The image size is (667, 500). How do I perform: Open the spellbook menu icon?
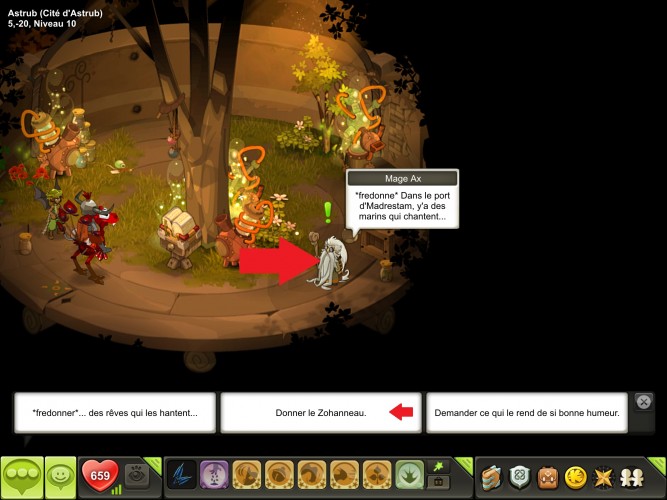point(491,475)
